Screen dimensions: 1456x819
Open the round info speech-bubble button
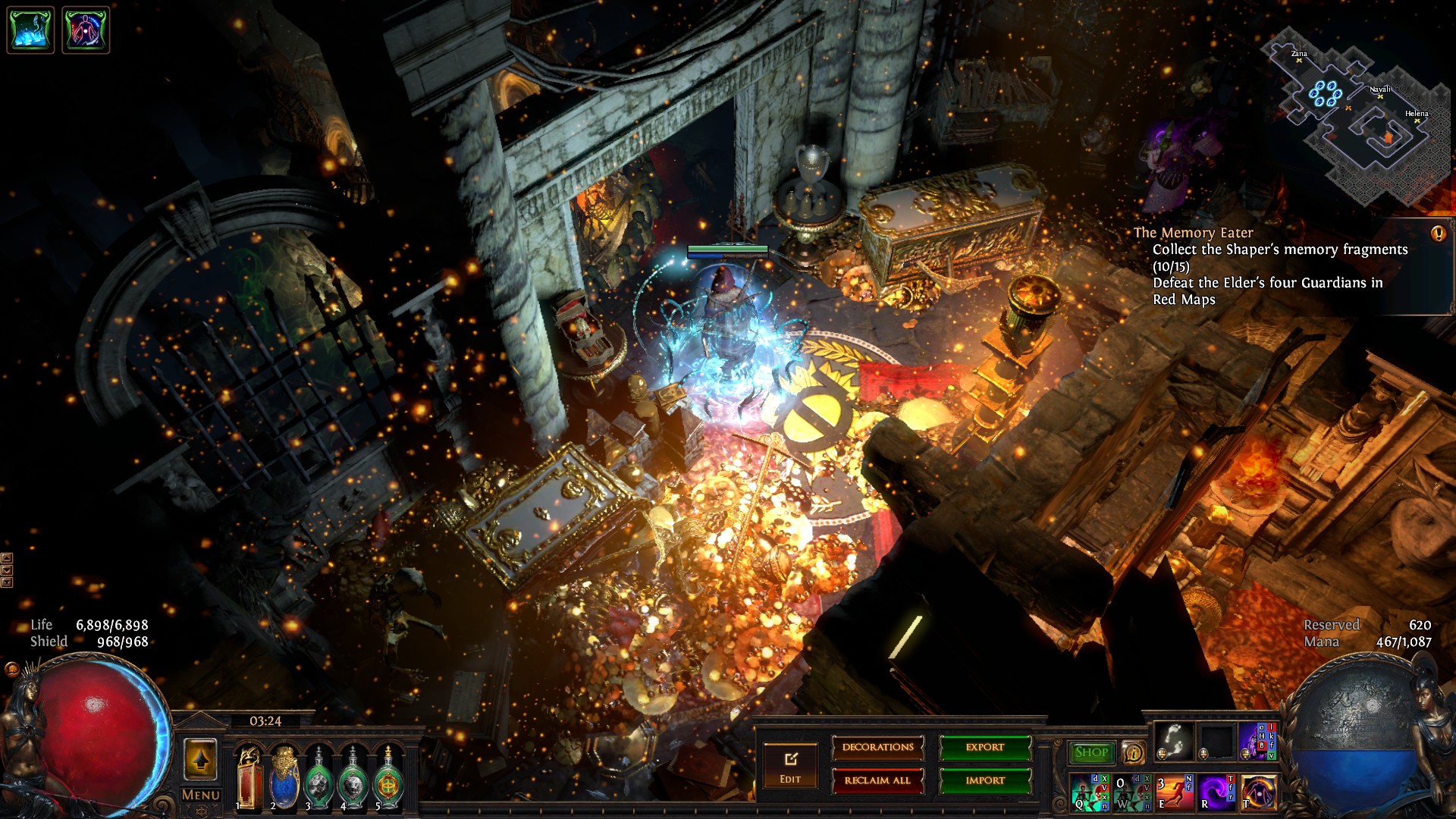coord(1133,752)
